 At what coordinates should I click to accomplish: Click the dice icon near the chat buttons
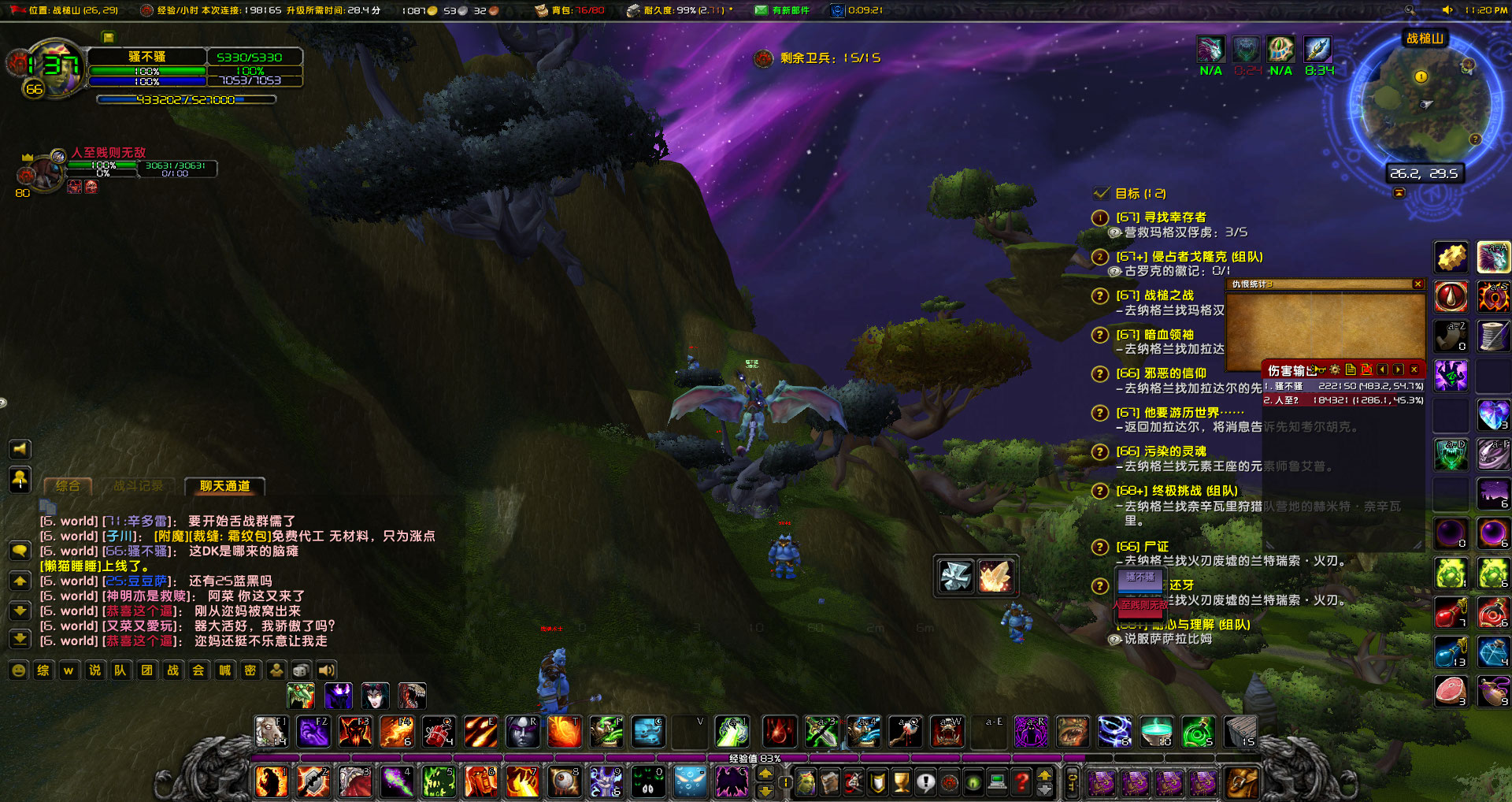click(x=301, y=670)
